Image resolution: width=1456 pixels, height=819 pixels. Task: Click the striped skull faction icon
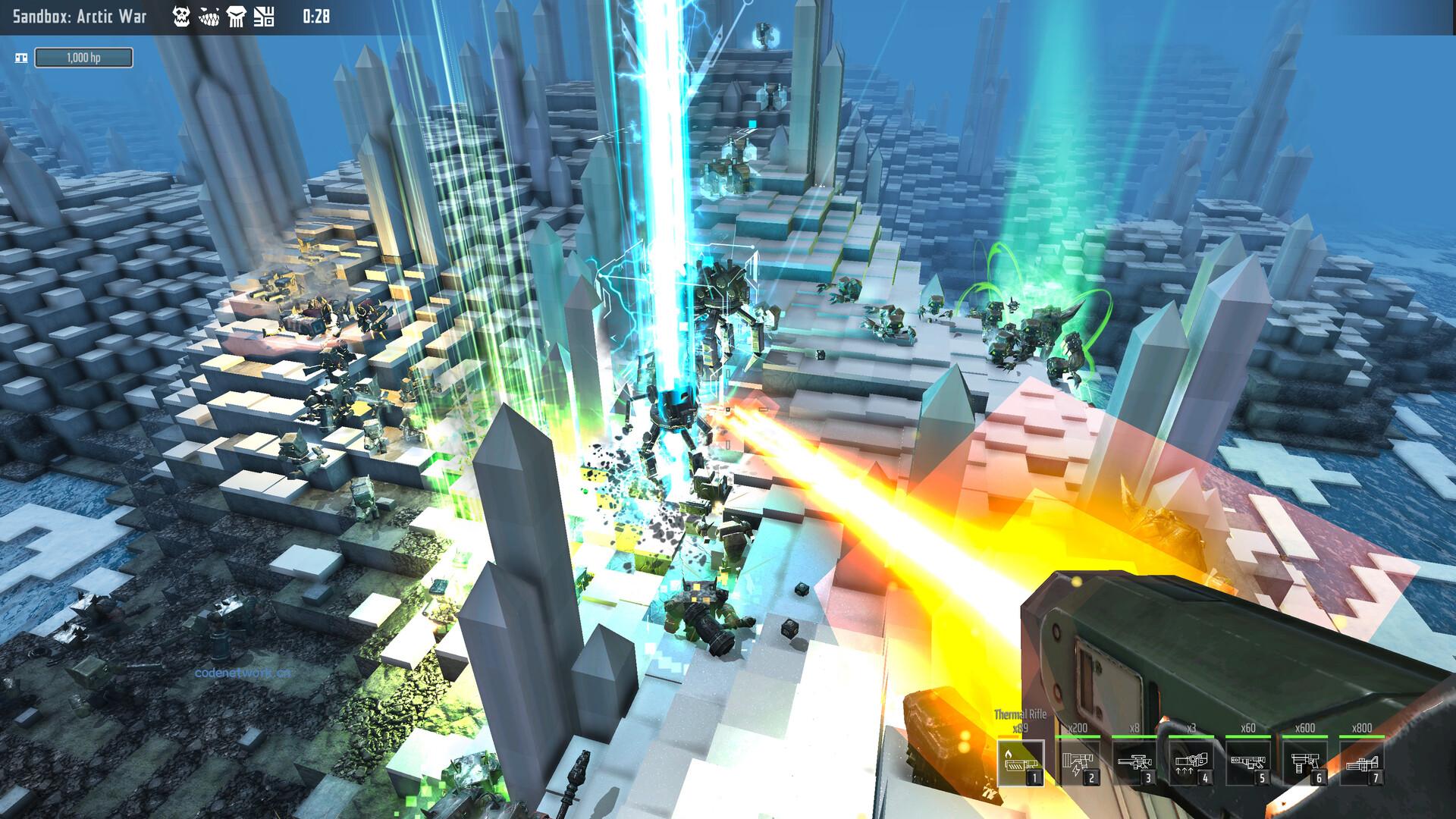tap(237, 17)
